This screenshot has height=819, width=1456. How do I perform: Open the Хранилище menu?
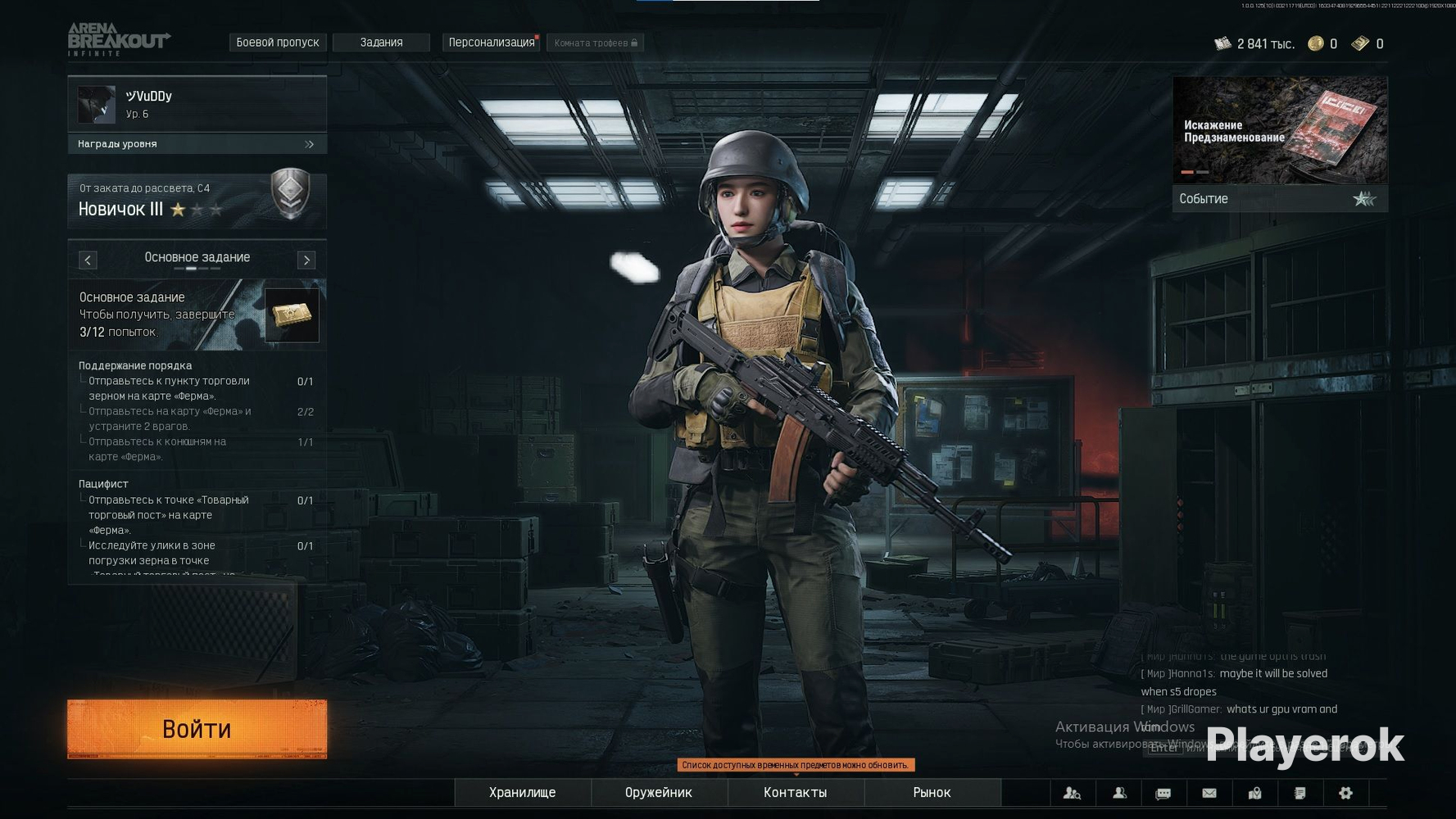point(522,792)
